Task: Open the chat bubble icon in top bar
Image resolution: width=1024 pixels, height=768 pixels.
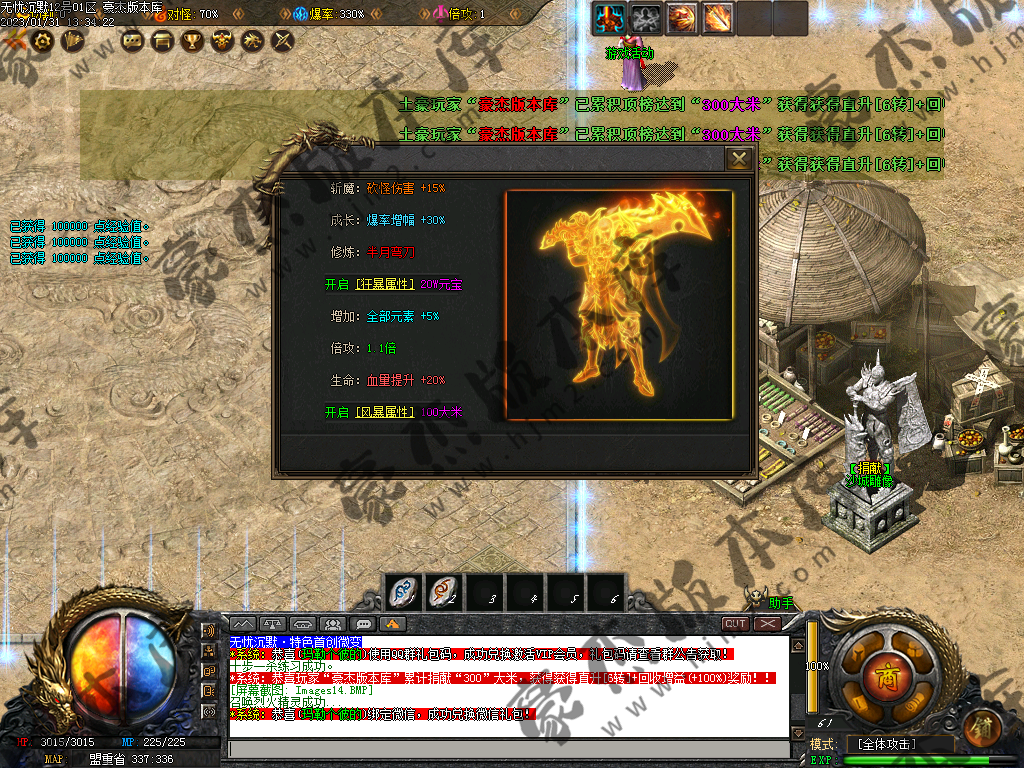Action: (x=131, y=40)
